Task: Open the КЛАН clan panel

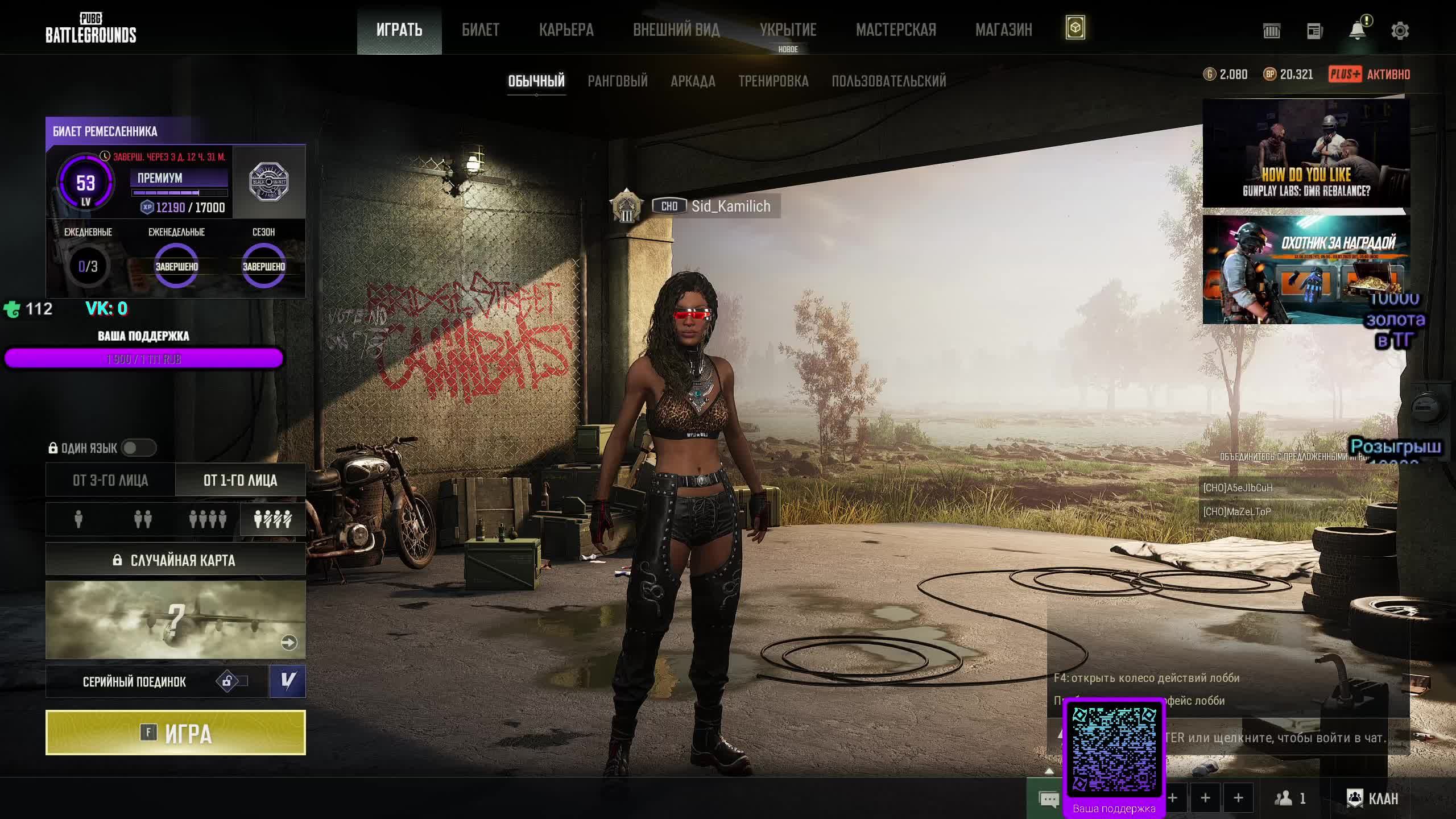Action: coord(1372,799)
